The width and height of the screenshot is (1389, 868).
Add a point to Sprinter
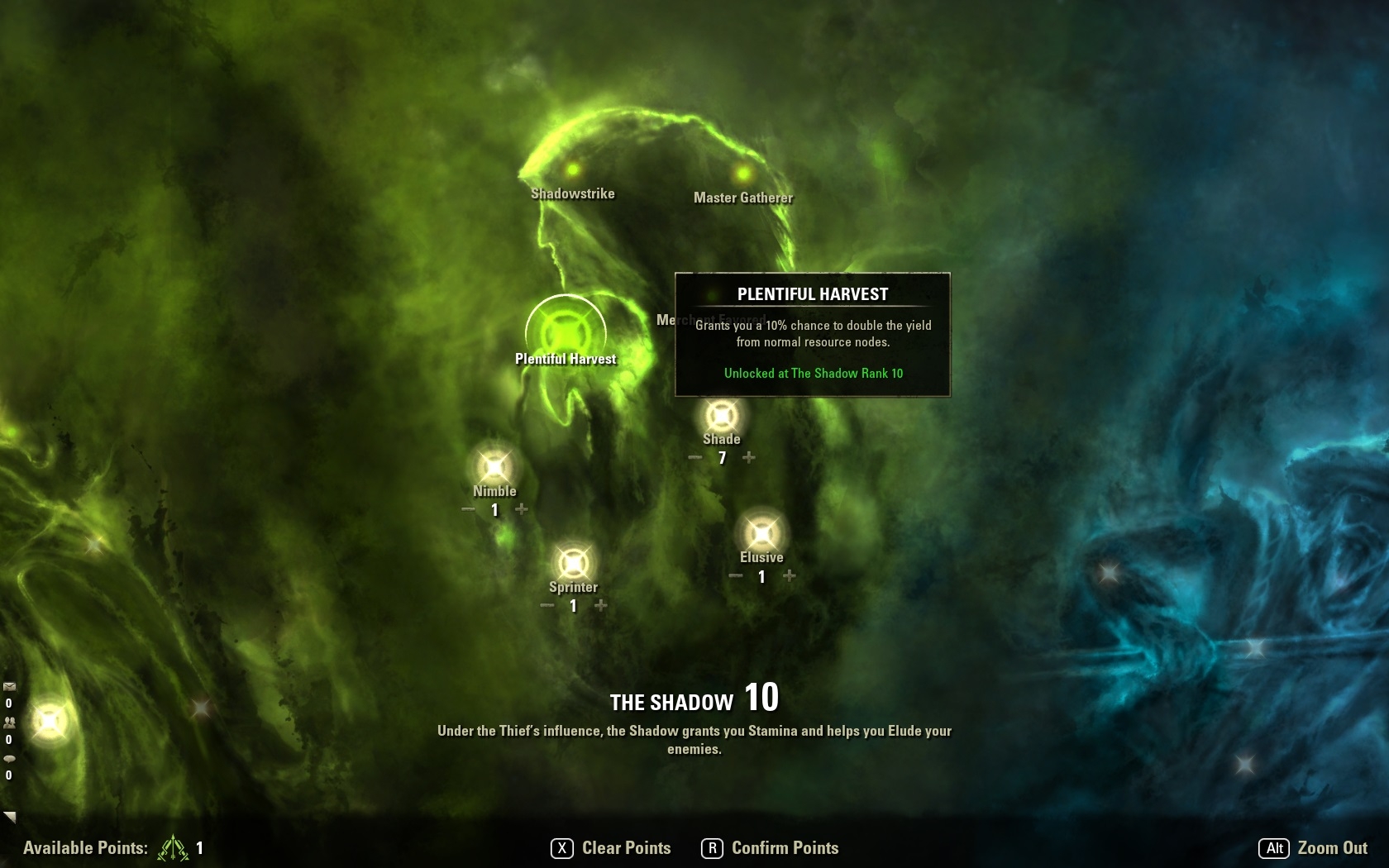click(601, 605)
